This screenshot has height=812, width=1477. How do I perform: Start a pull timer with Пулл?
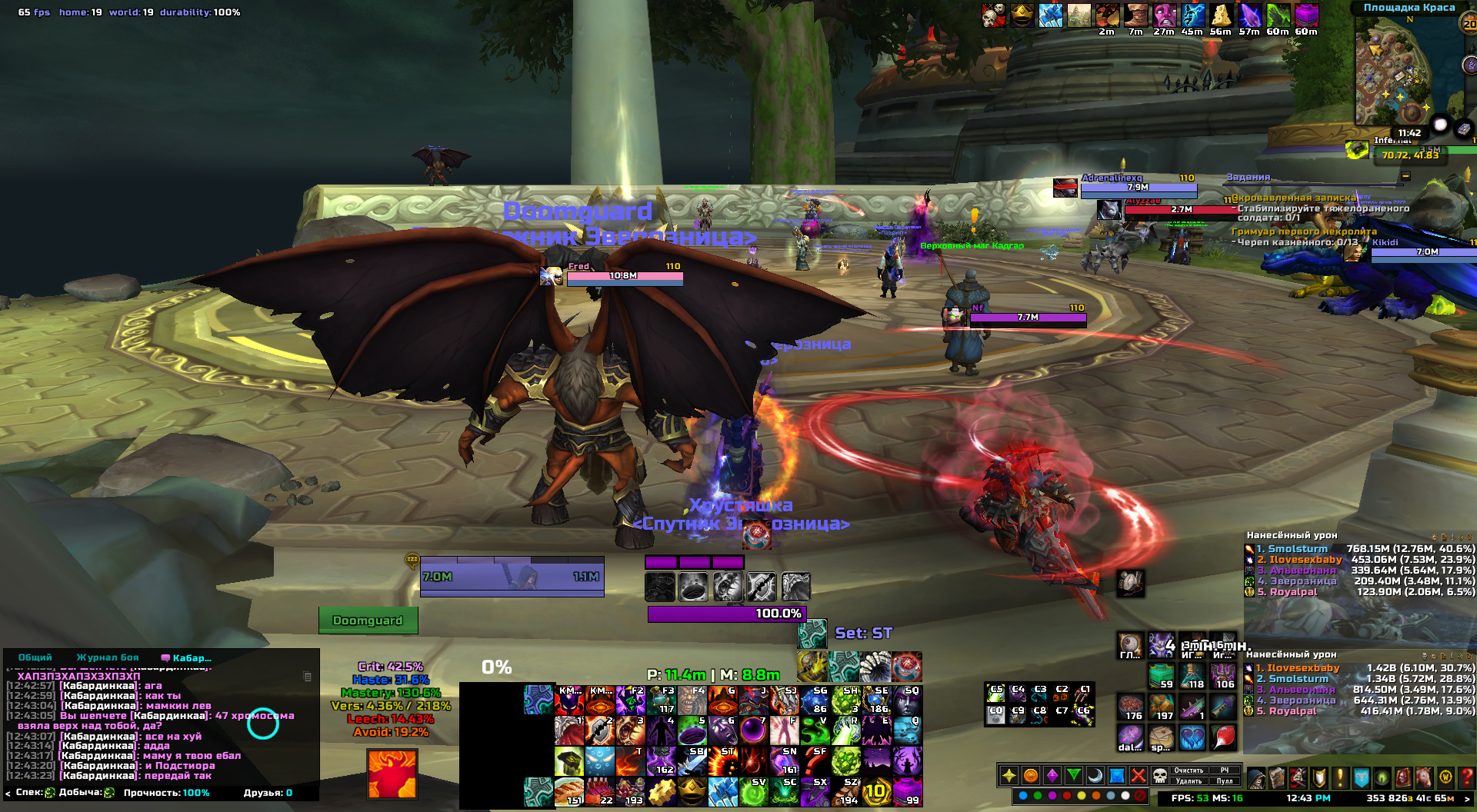click(x=1225, y=781)
